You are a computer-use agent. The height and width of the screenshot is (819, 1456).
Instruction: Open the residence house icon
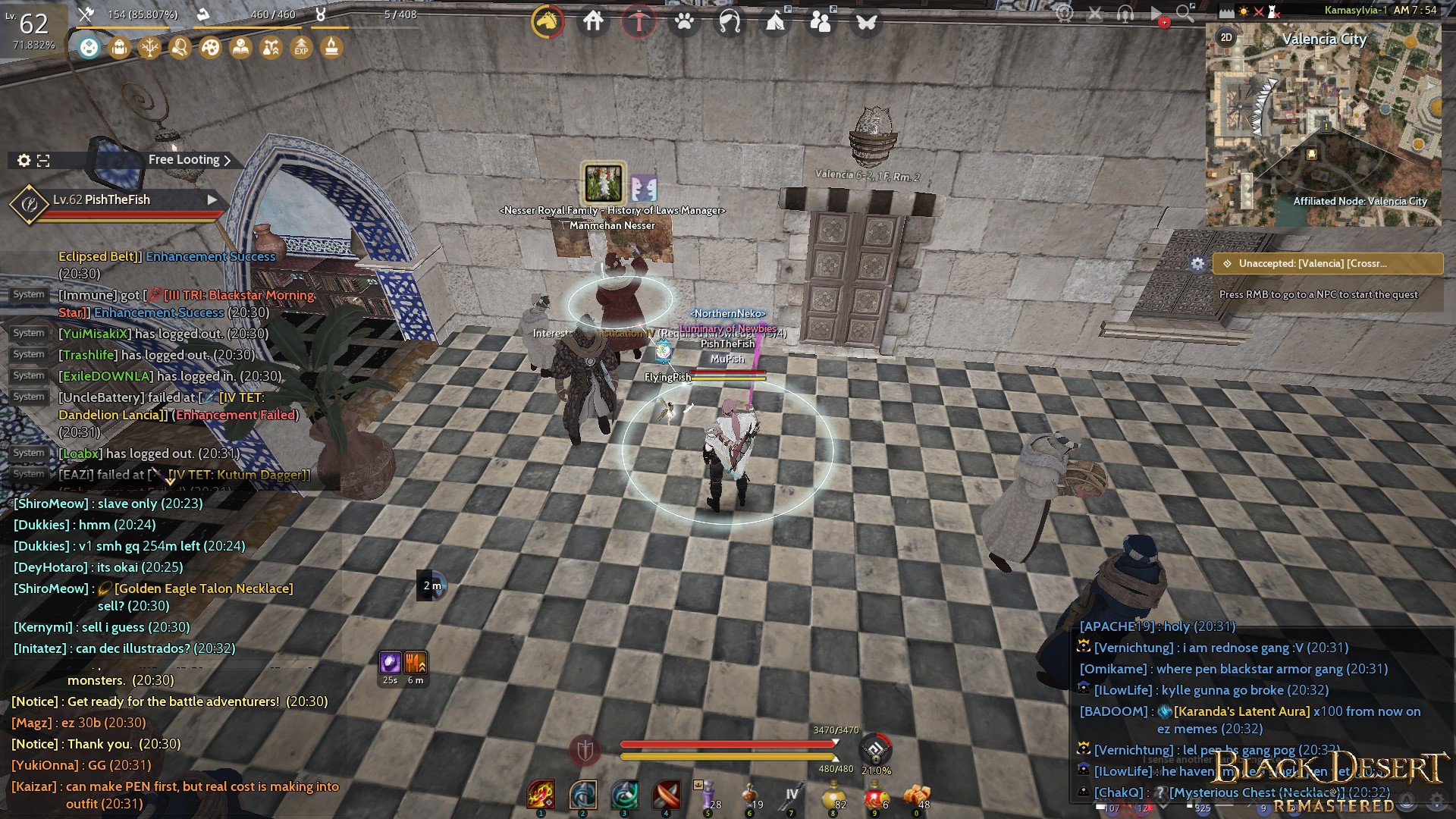[x=593, y=22]
